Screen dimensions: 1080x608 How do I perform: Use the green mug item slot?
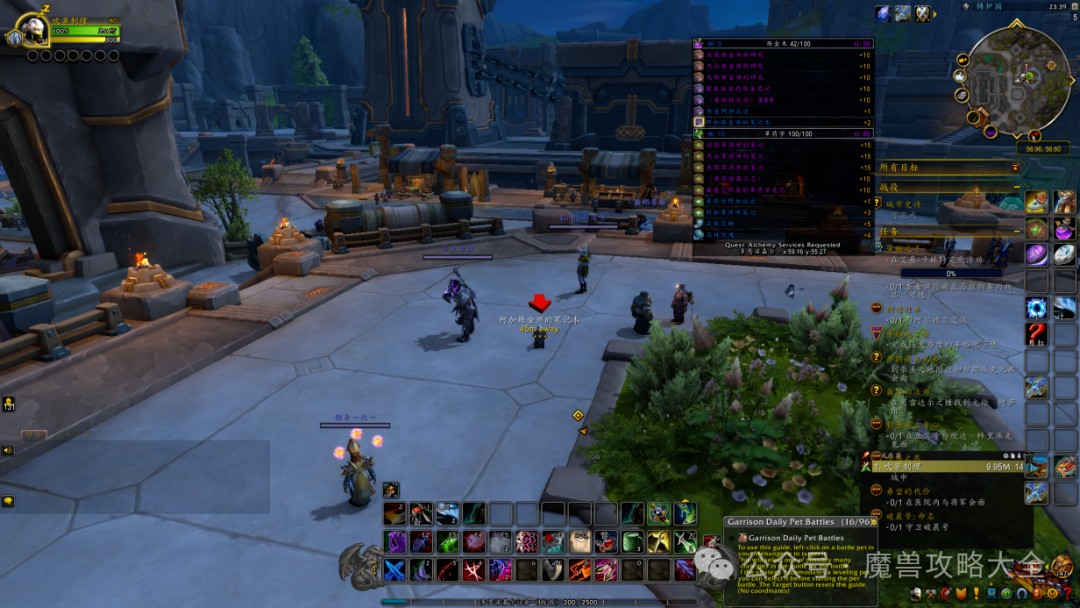coord(631,542)
